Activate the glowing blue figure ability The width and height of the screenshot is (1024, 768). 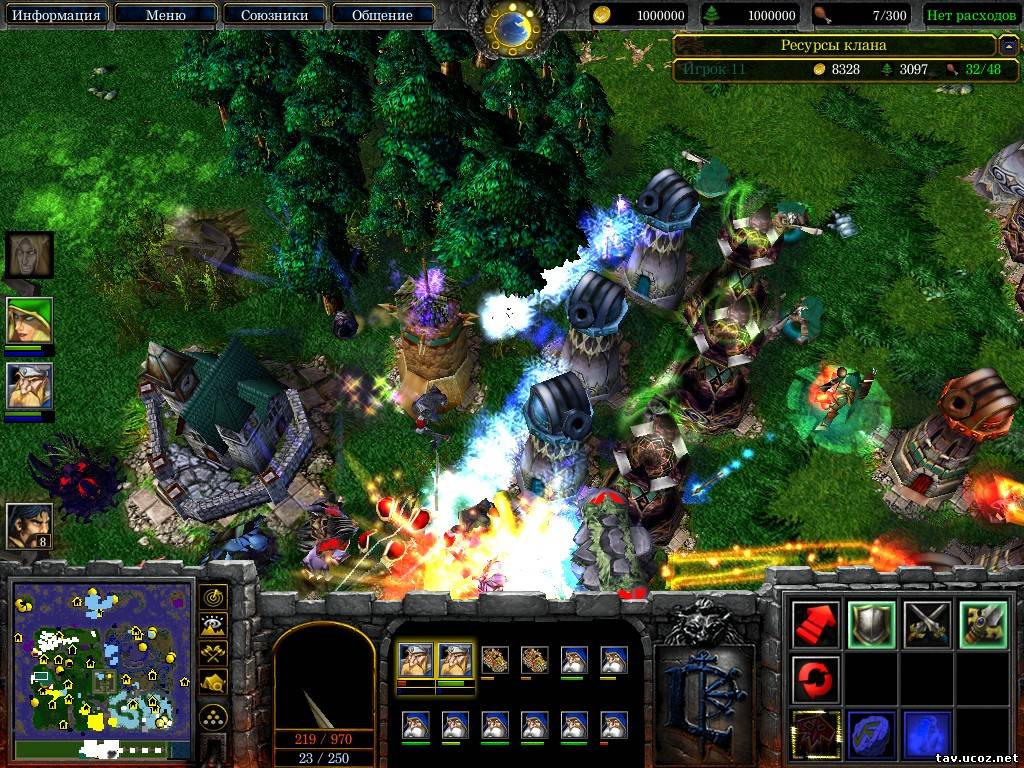click(925, 734)
